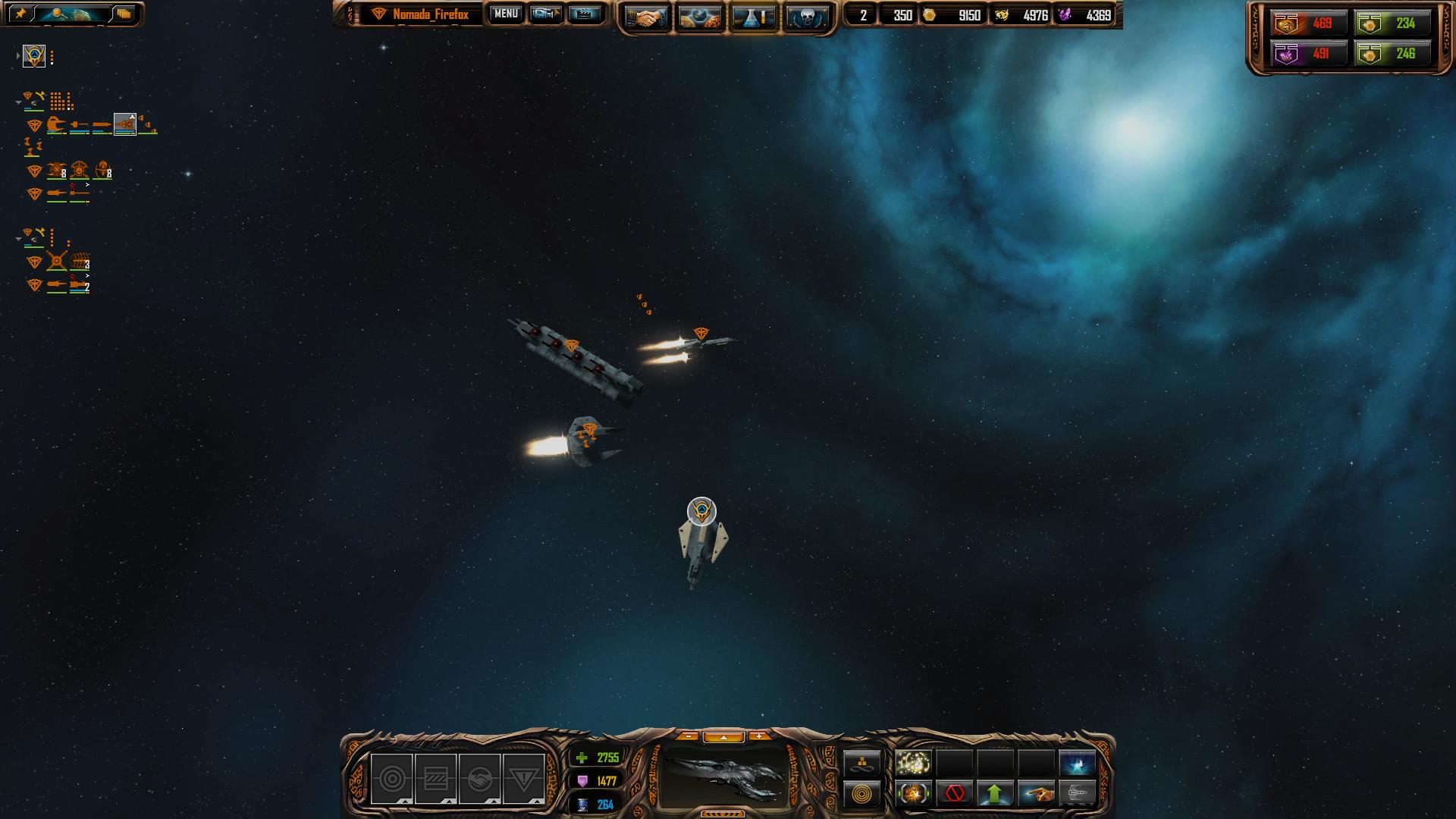Open the planets empire overview
The width and height of the screenshot is (1456, 819).
click(x=699, y=17)
